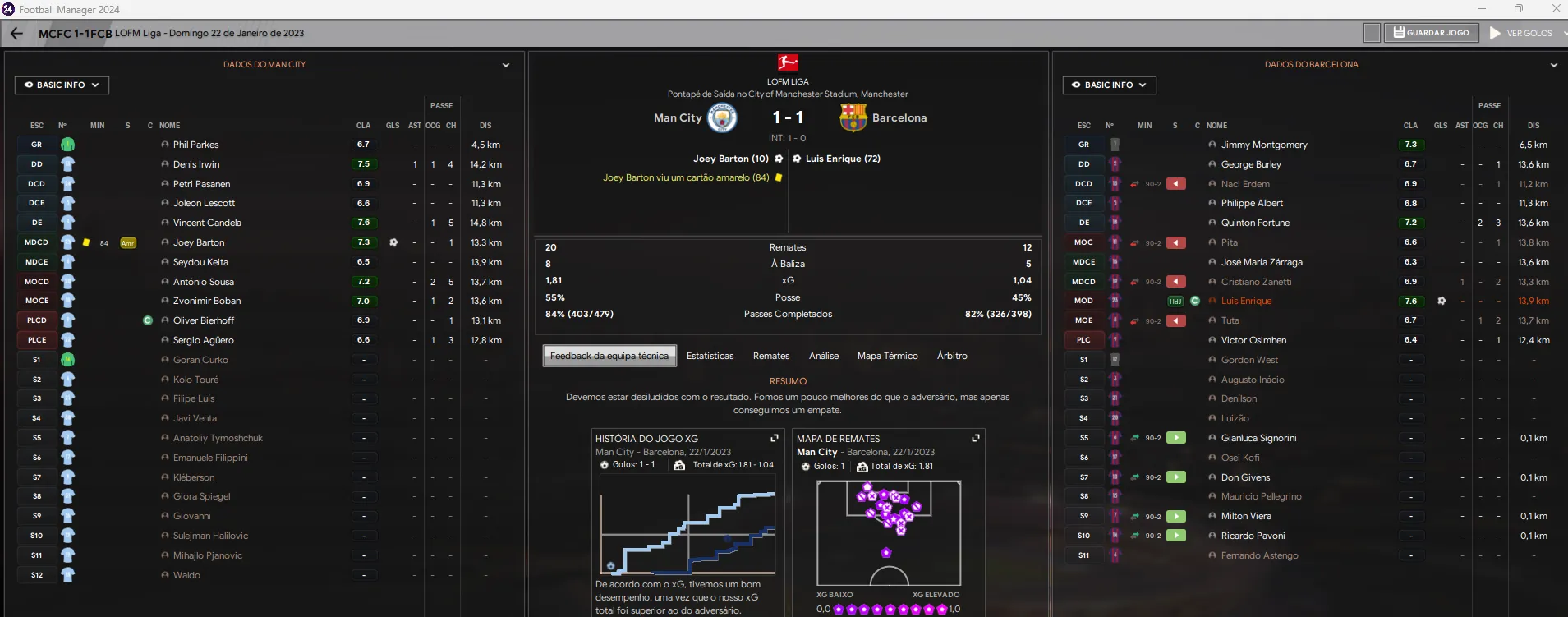1568x617 pixels.
Task: Play the Ver Golos highlights
Action: pos(1521,33)
